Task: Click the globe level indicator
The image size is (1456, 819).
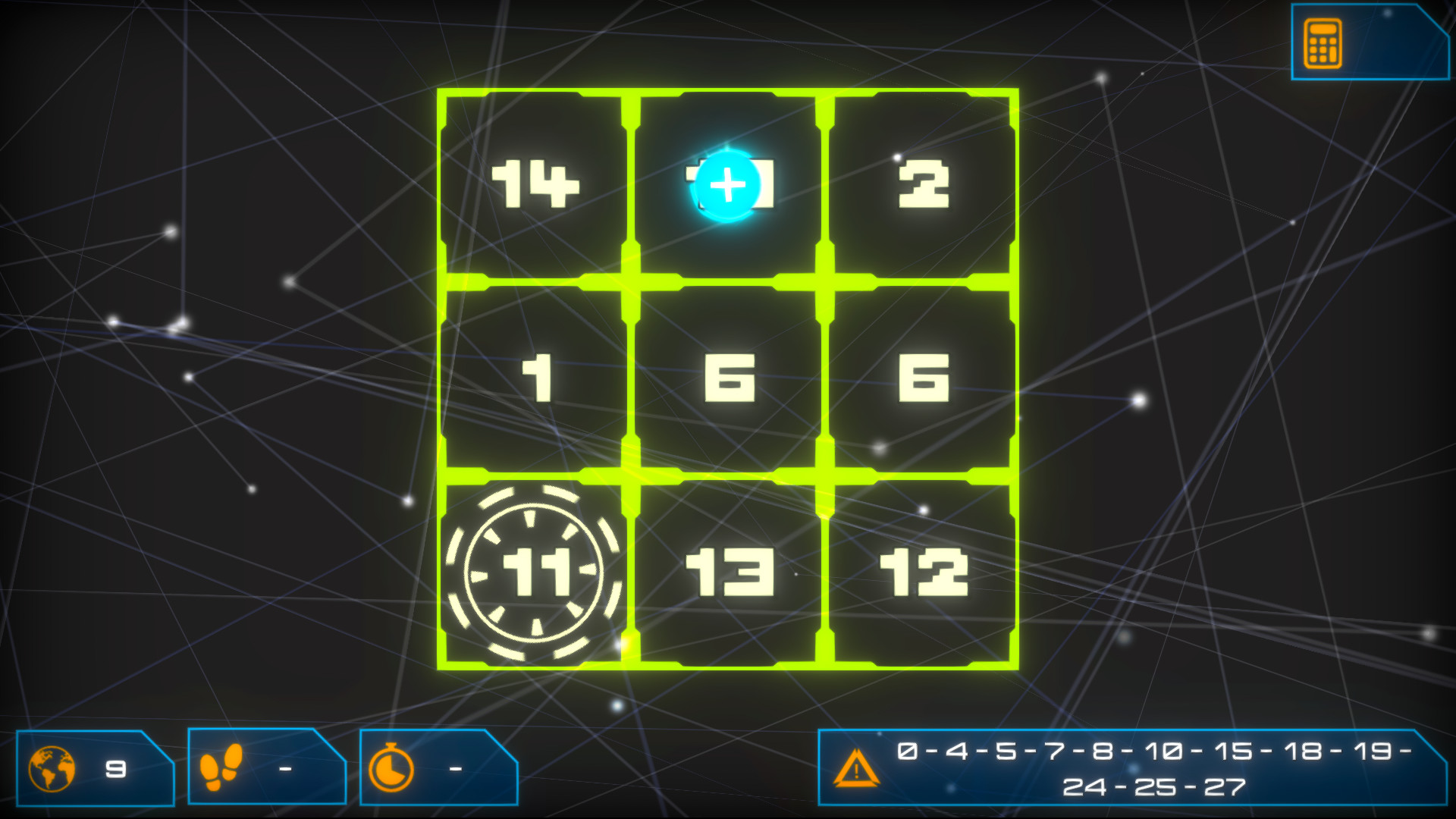Action: pyautogui.click(x=50, y=768)
